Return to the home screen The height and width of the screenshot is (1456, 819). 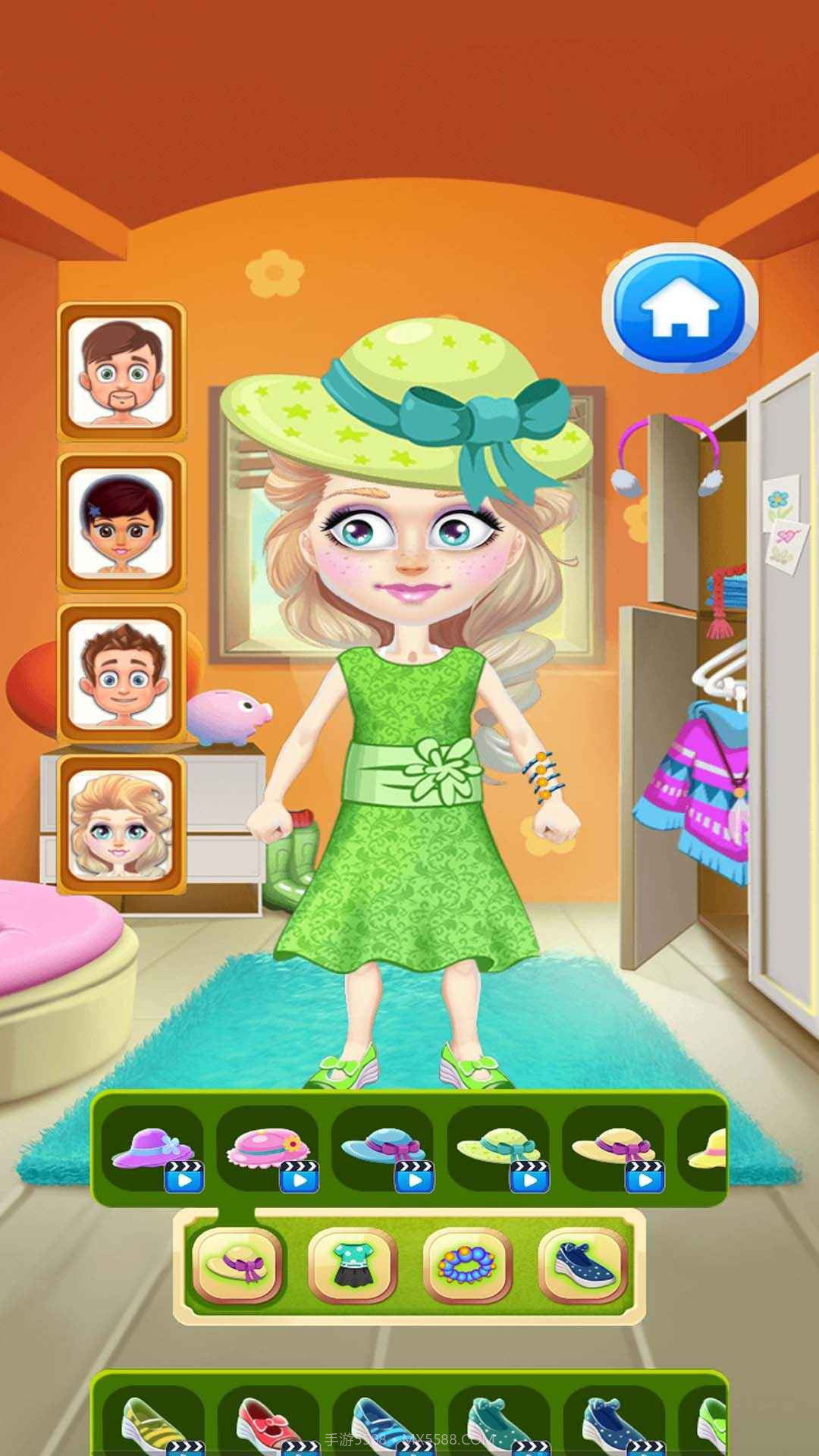click(679, 306)
